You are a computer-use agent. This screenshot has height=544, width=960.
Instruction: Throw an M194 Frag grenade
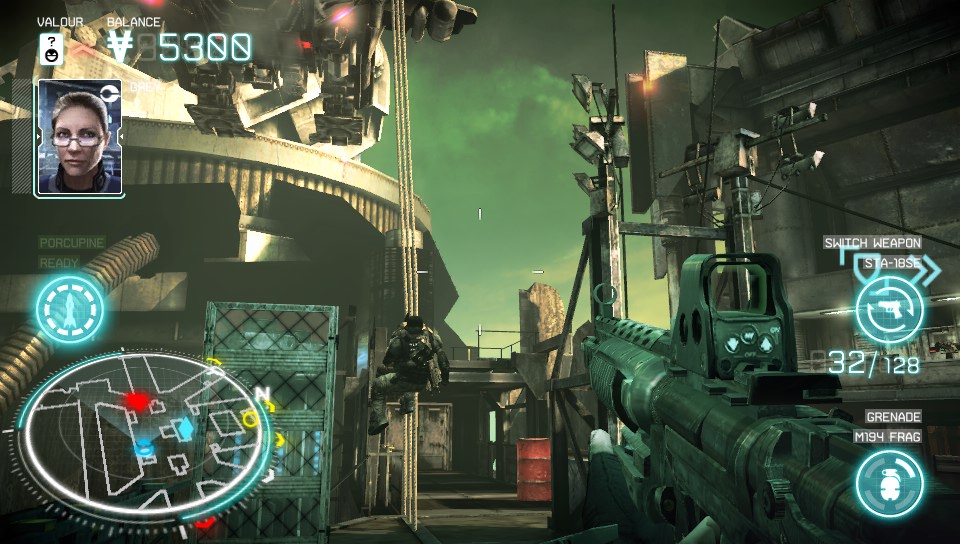(889, 483)
